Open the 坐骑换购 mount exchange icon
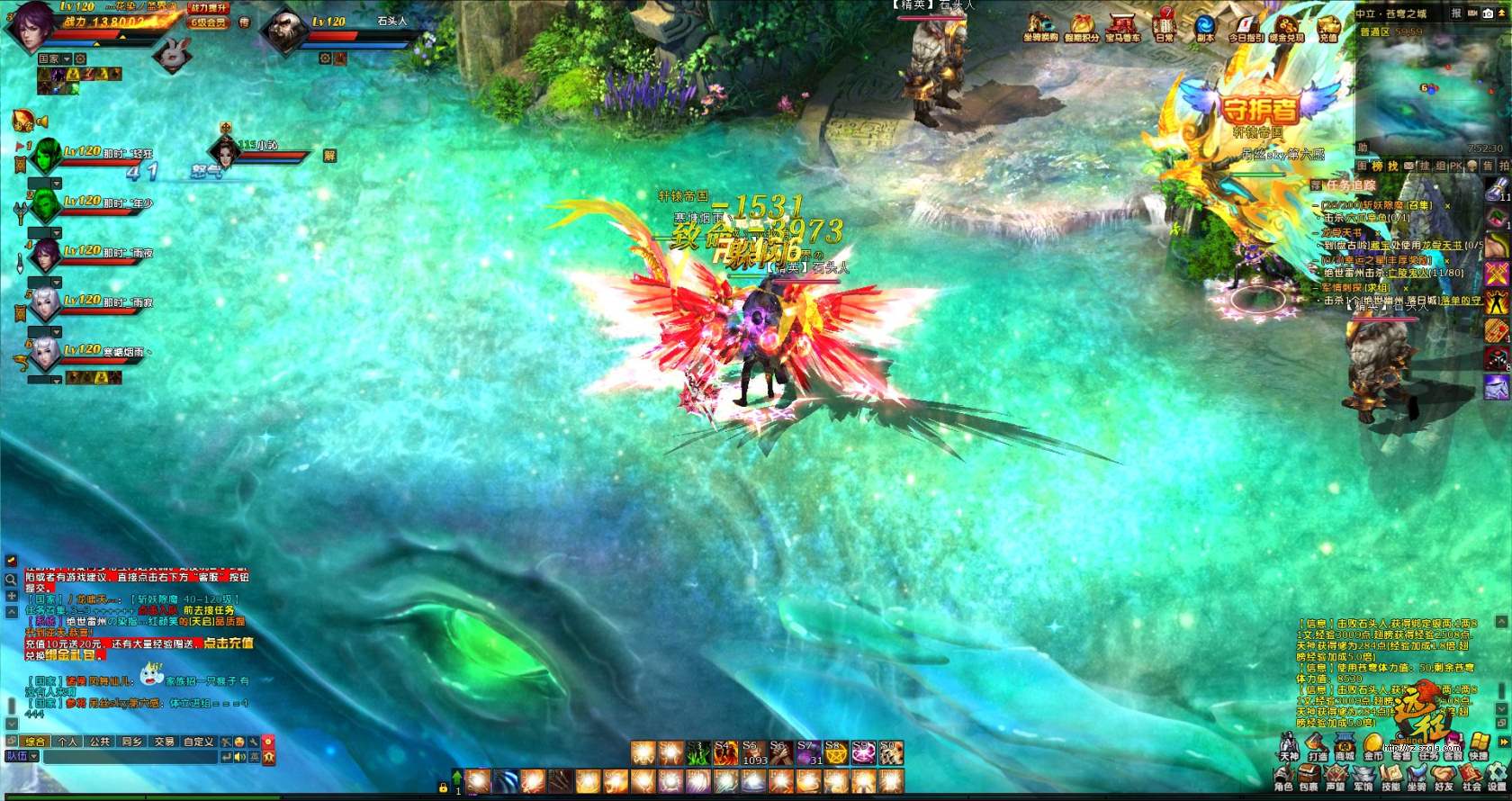The image size is (1512, 801). [x=1040, y=25]
